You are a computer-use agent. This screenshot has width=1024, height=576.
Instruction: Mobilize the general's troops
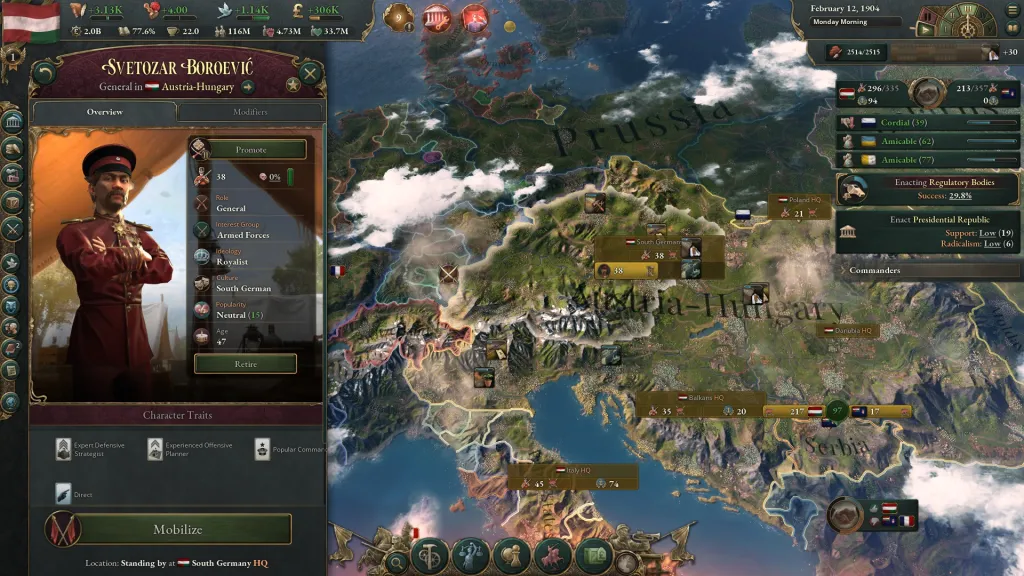[177, 529]
